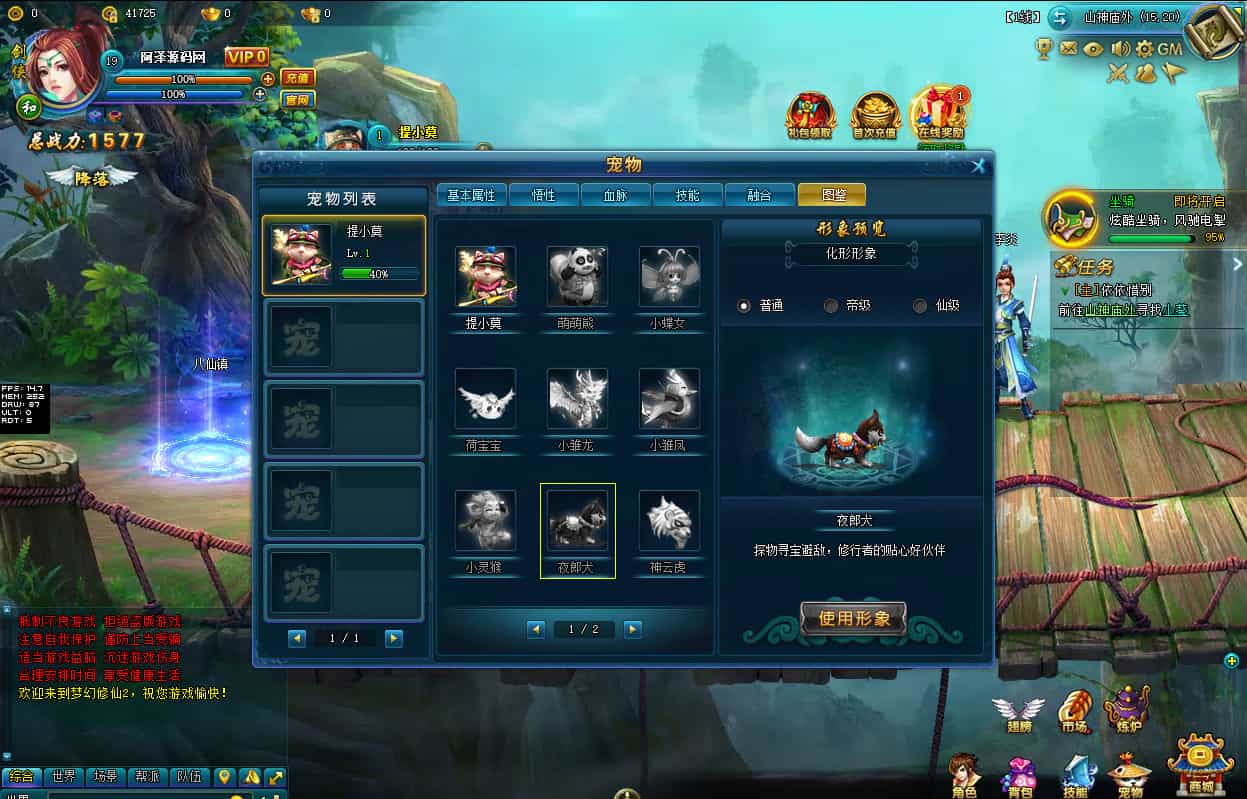This screenshot has height=799, width=1247.
Task: Select the 帝级 radio option
Action: (x=831, y=306)
